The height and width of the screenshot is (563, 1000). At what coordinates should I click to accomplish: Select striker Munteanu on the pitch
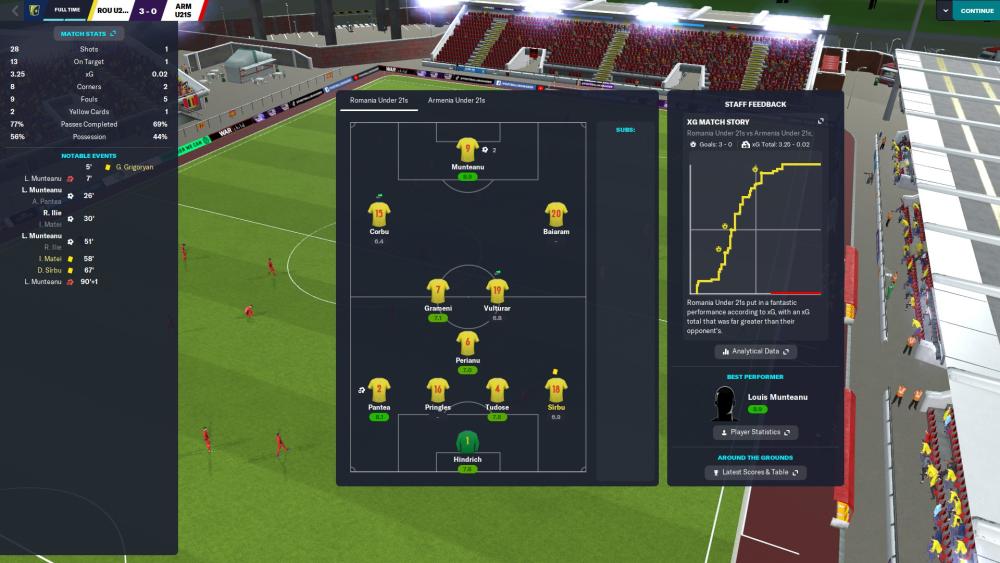pyautogui.click(x=466, y=152)
